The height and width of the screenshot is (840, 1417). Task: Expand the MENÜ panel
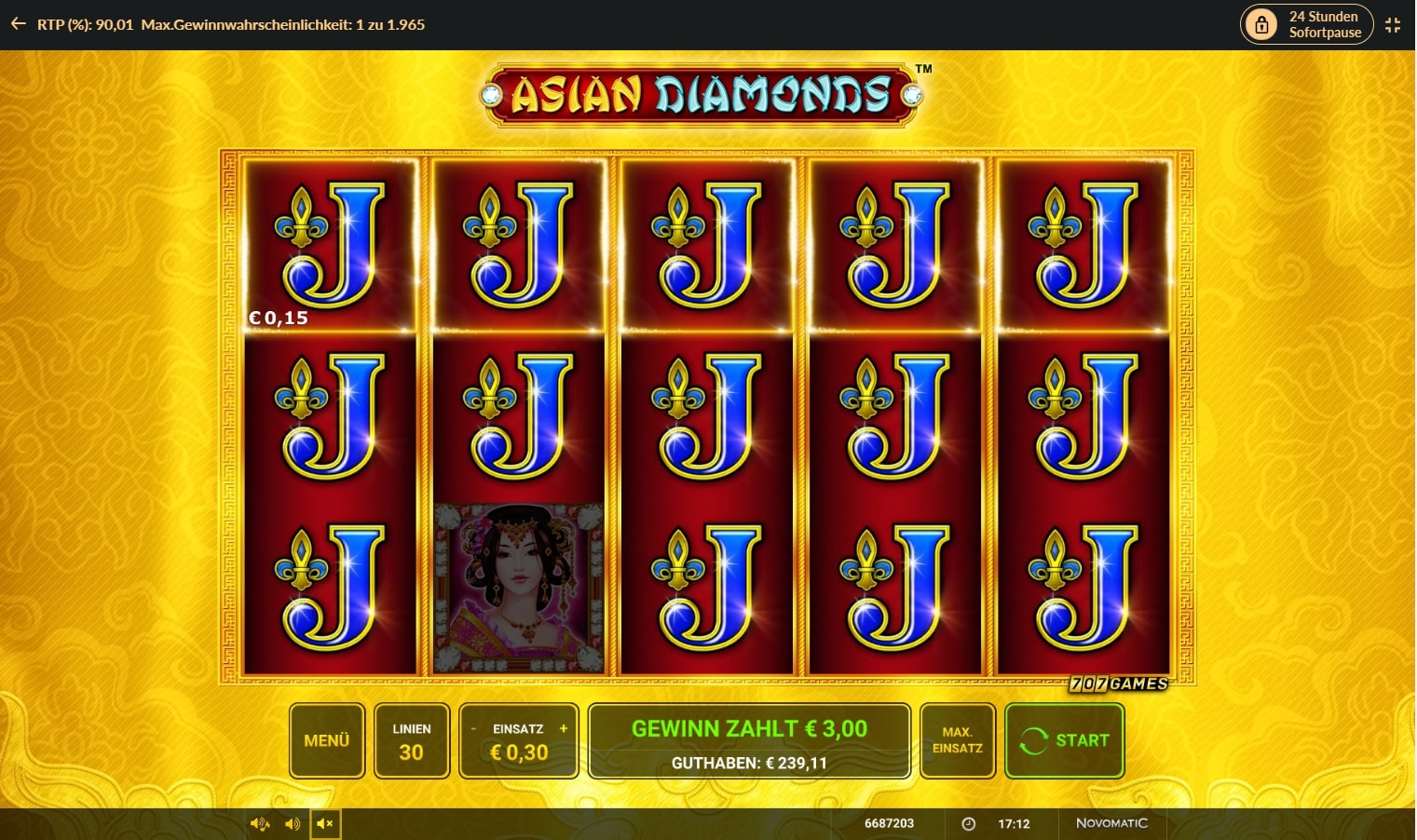point(326,740)
